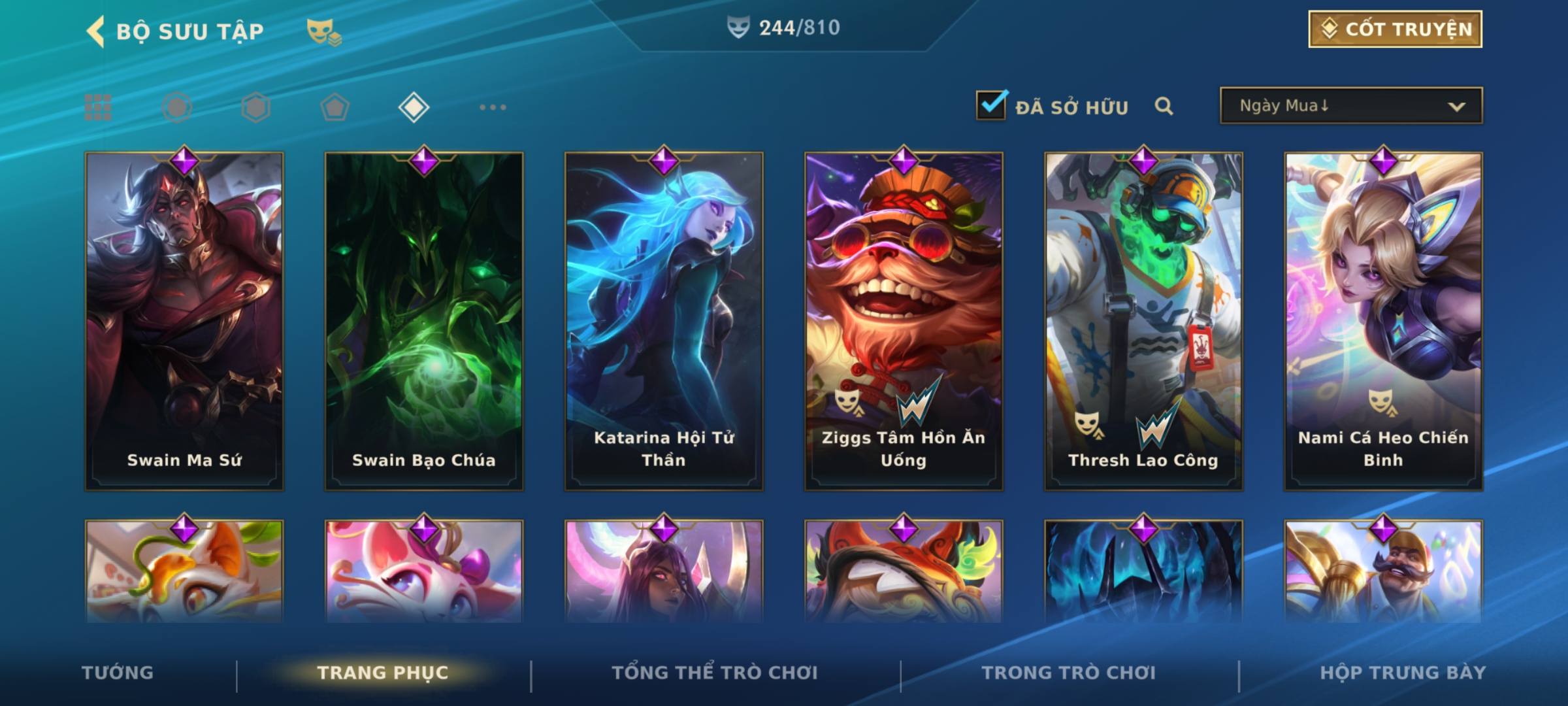Switch to the Tướng tab
Screen dimensions: 1568x706
coord(118,673)
